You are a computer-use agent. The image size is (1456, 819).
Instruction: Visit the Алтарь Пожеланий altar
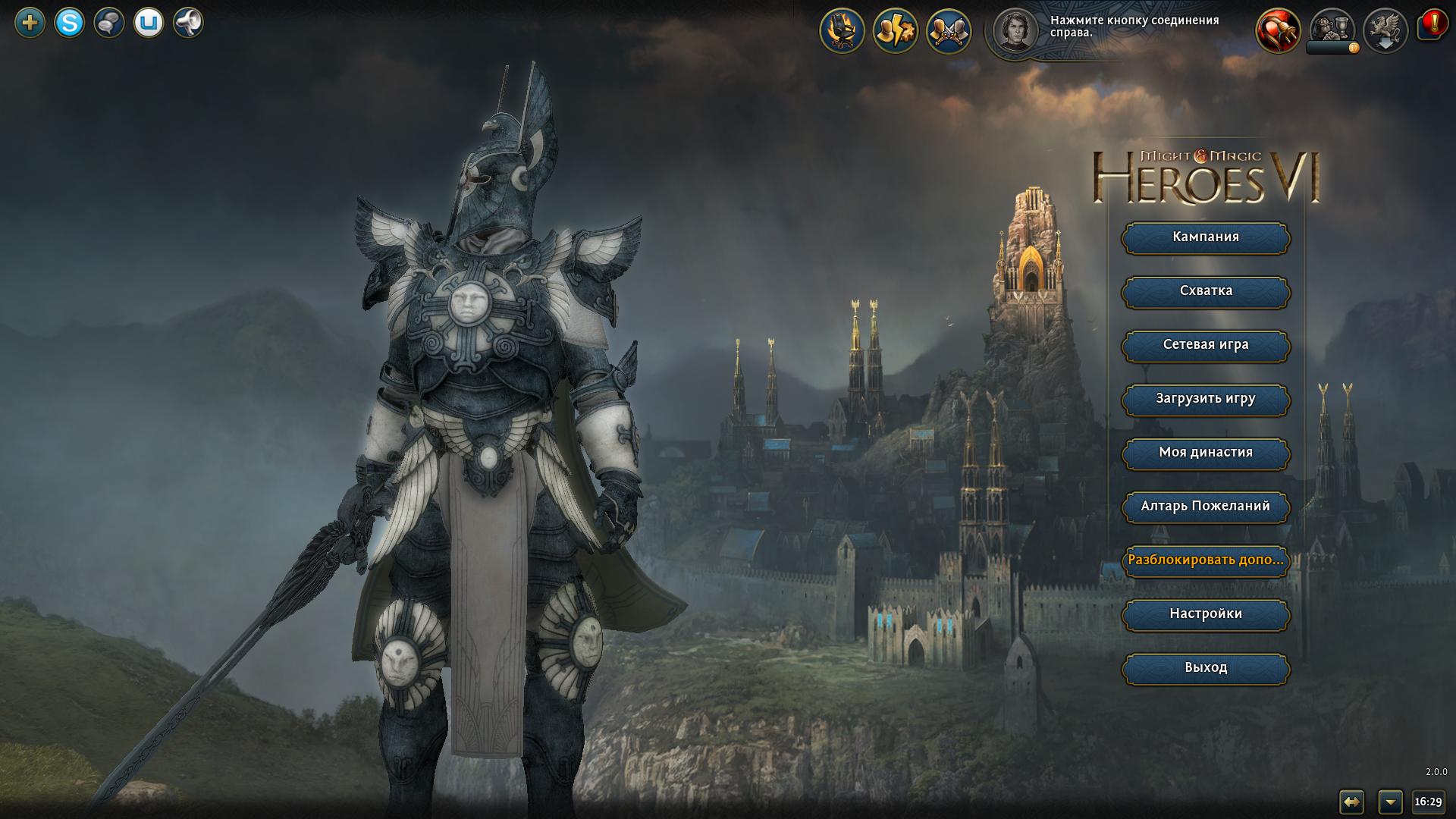(x=1206, y=507)
